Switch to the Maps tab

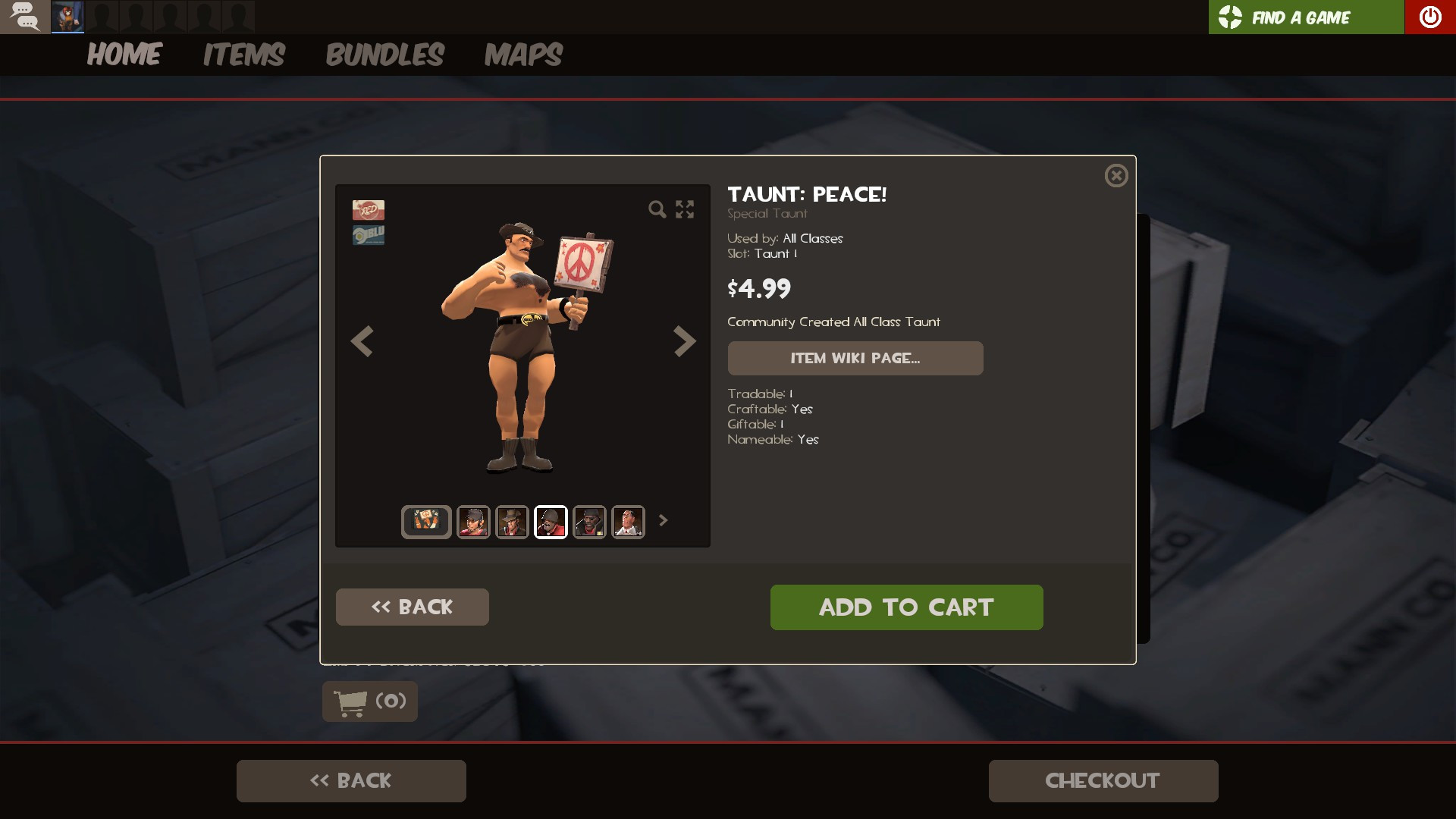[523, 54]
